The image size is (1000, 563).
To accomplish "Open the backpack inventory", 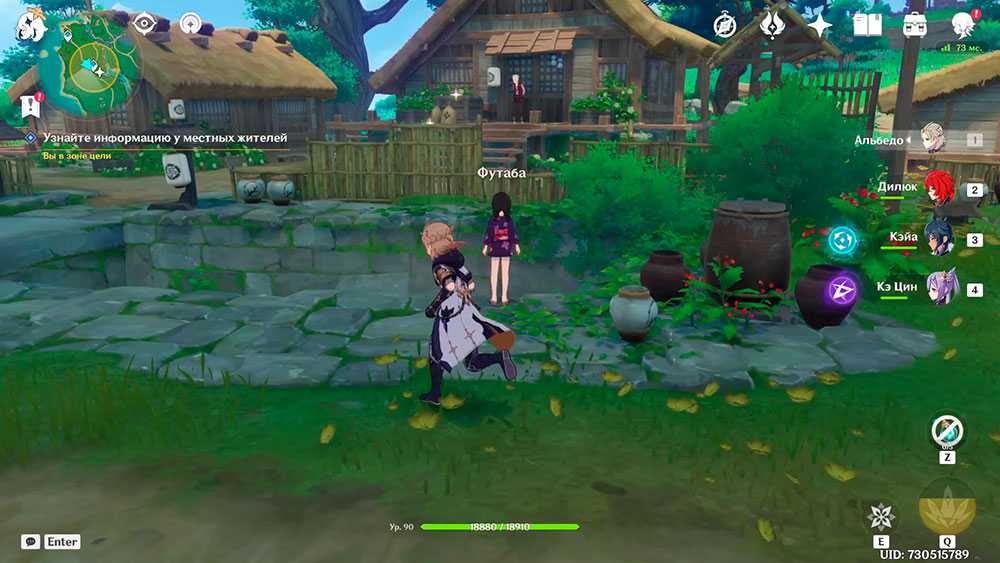I will (914, 25).
